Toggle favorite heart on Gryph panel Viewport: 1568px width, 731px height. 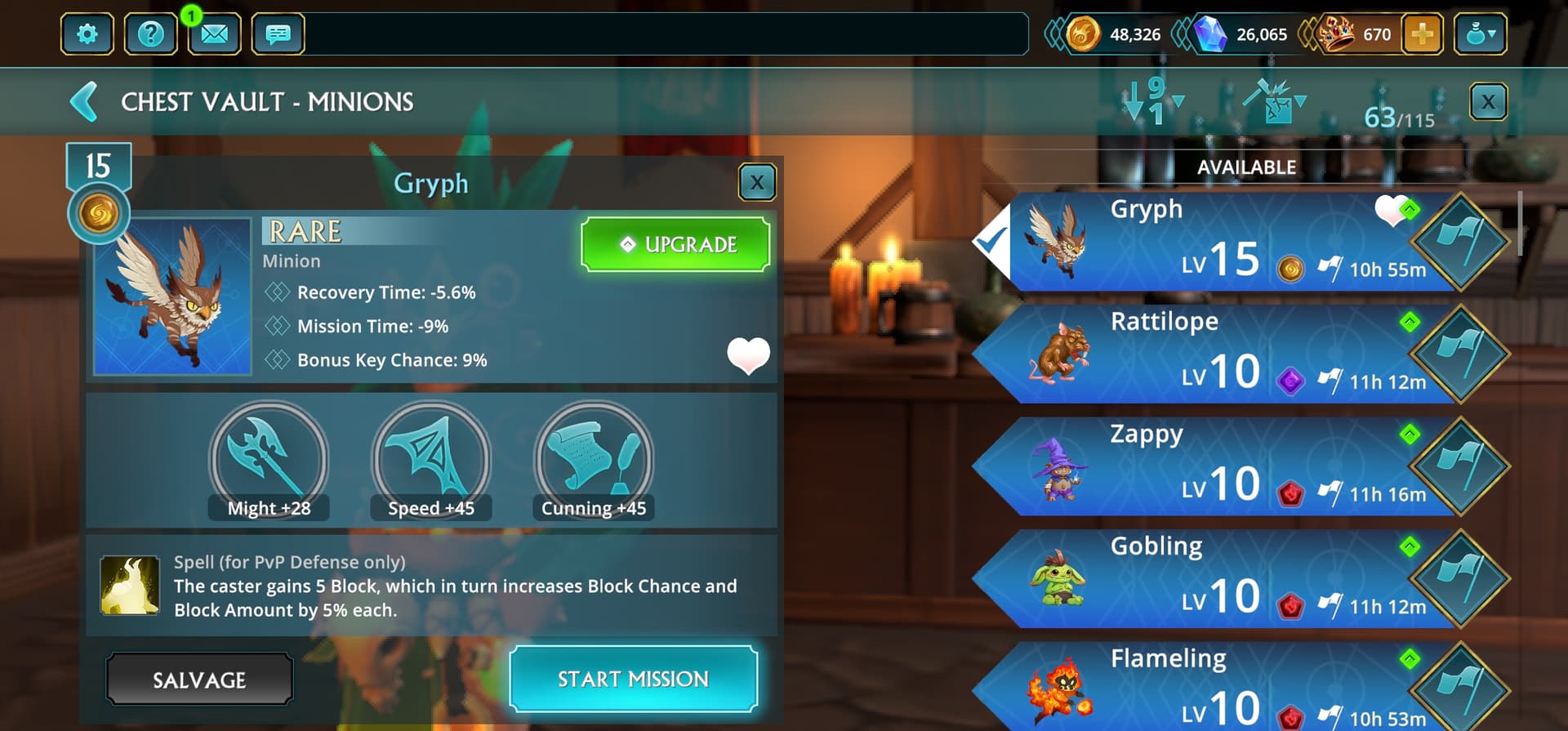pyautogui.click(x=748, y=355)
